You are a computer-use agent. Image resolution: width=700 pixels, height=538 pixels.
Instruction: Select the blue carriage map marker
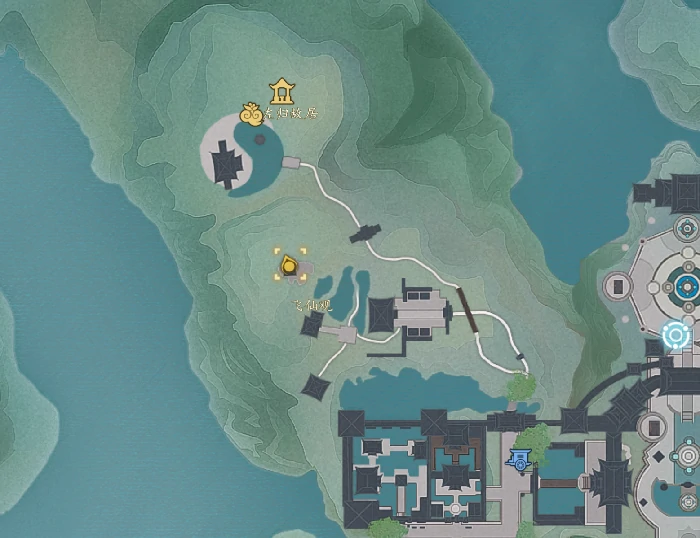pos(519,459)
